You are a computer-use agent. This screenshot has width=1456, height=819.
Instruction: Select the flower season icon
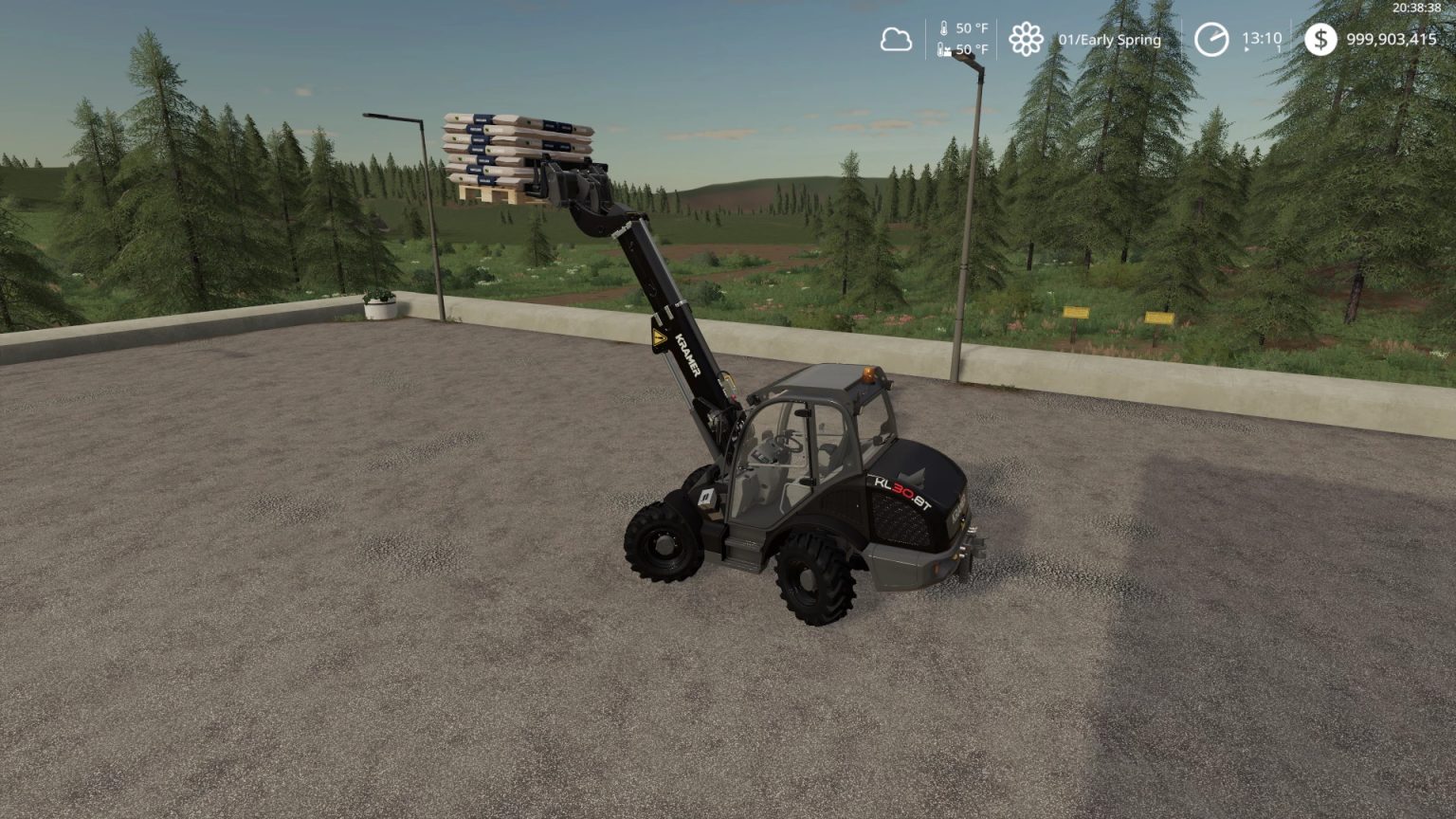point(1027,39)
